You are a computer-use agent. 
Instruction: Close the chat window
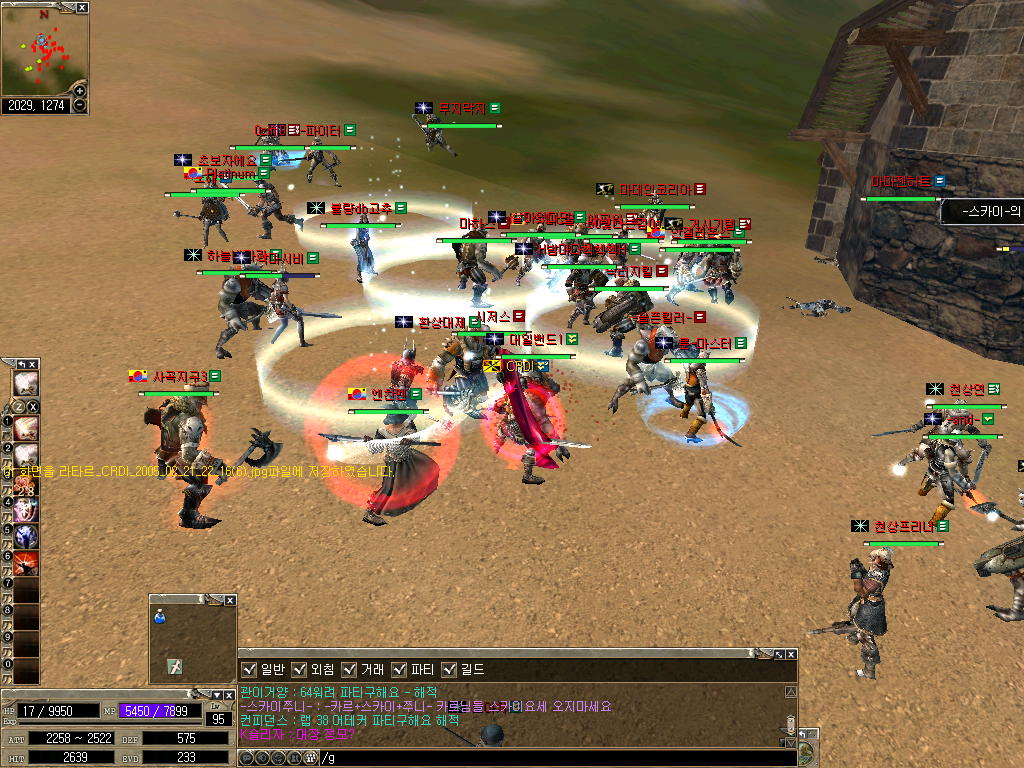click(x=790, y=654)
